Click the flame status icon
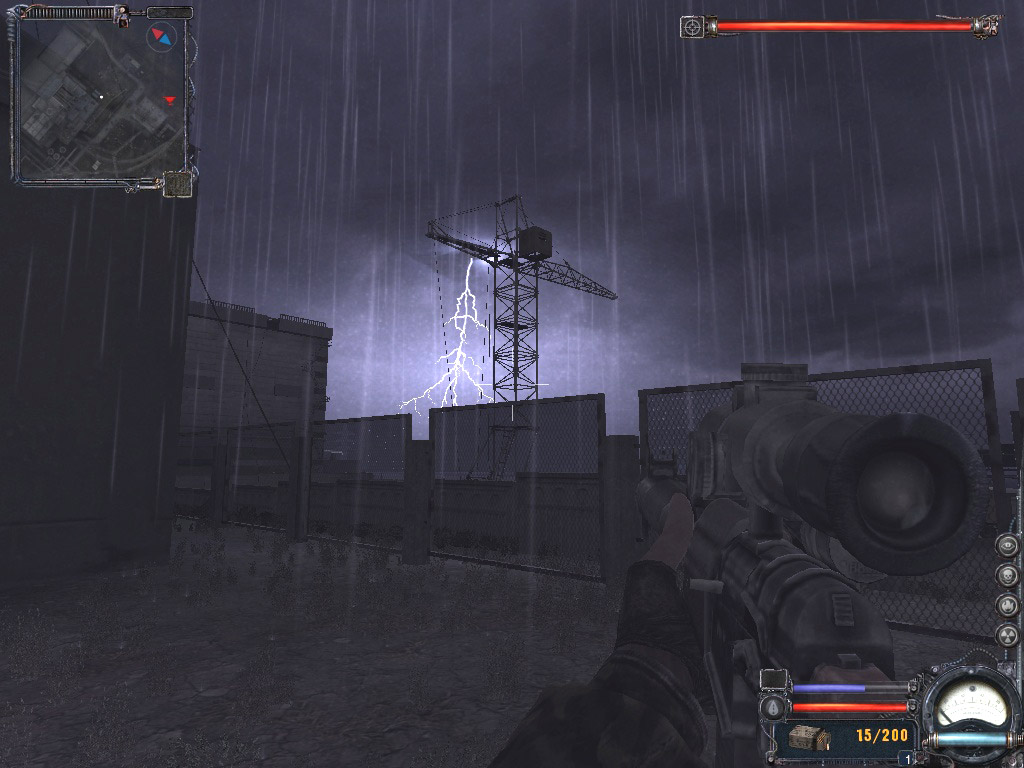The width and height of the screenshot is (1024, 768). click(1008, 605)
